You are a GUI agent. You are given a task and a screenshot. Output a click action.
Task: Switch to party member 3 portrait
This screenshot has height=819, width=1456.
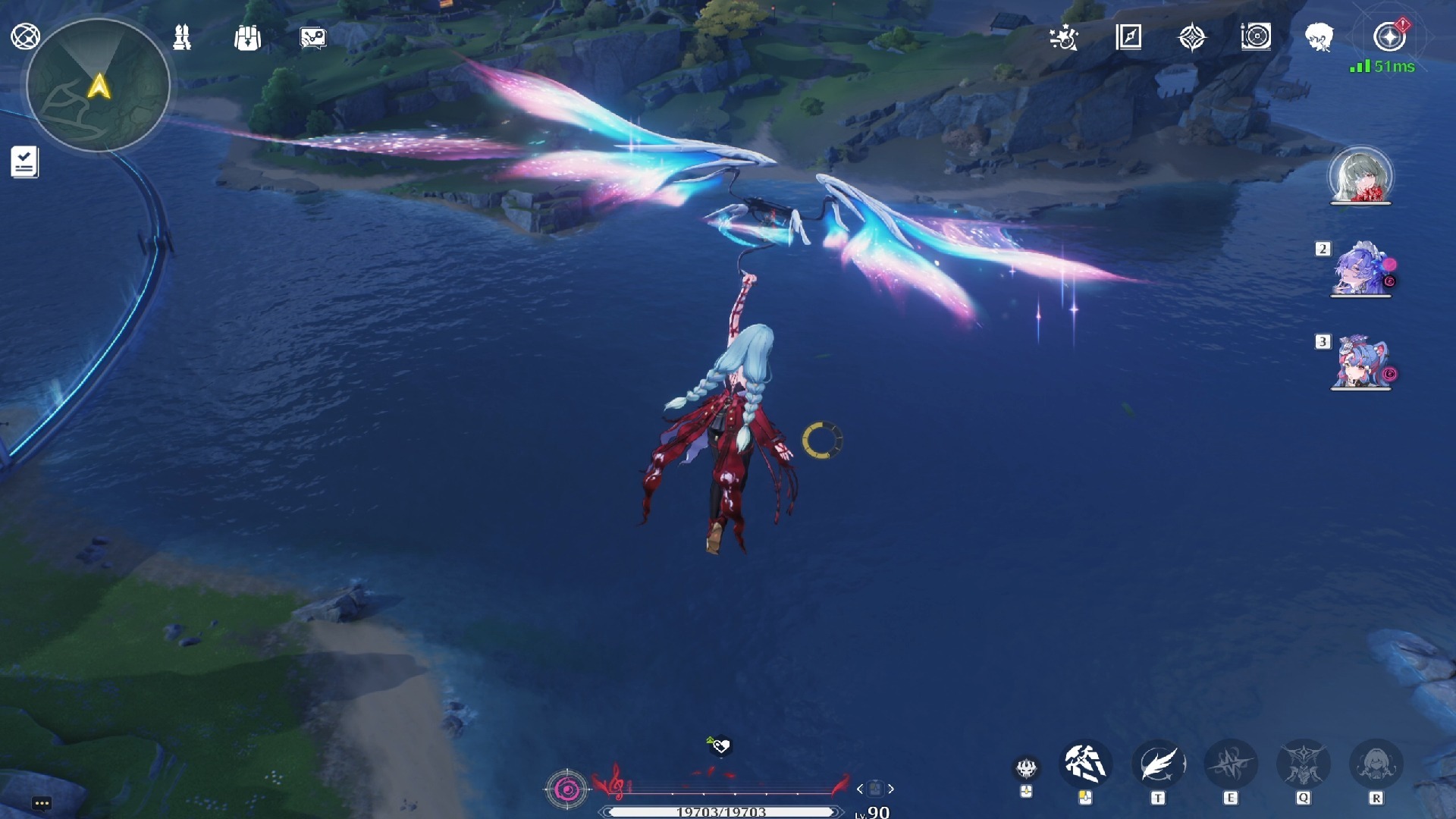[x=1360, y=362]
